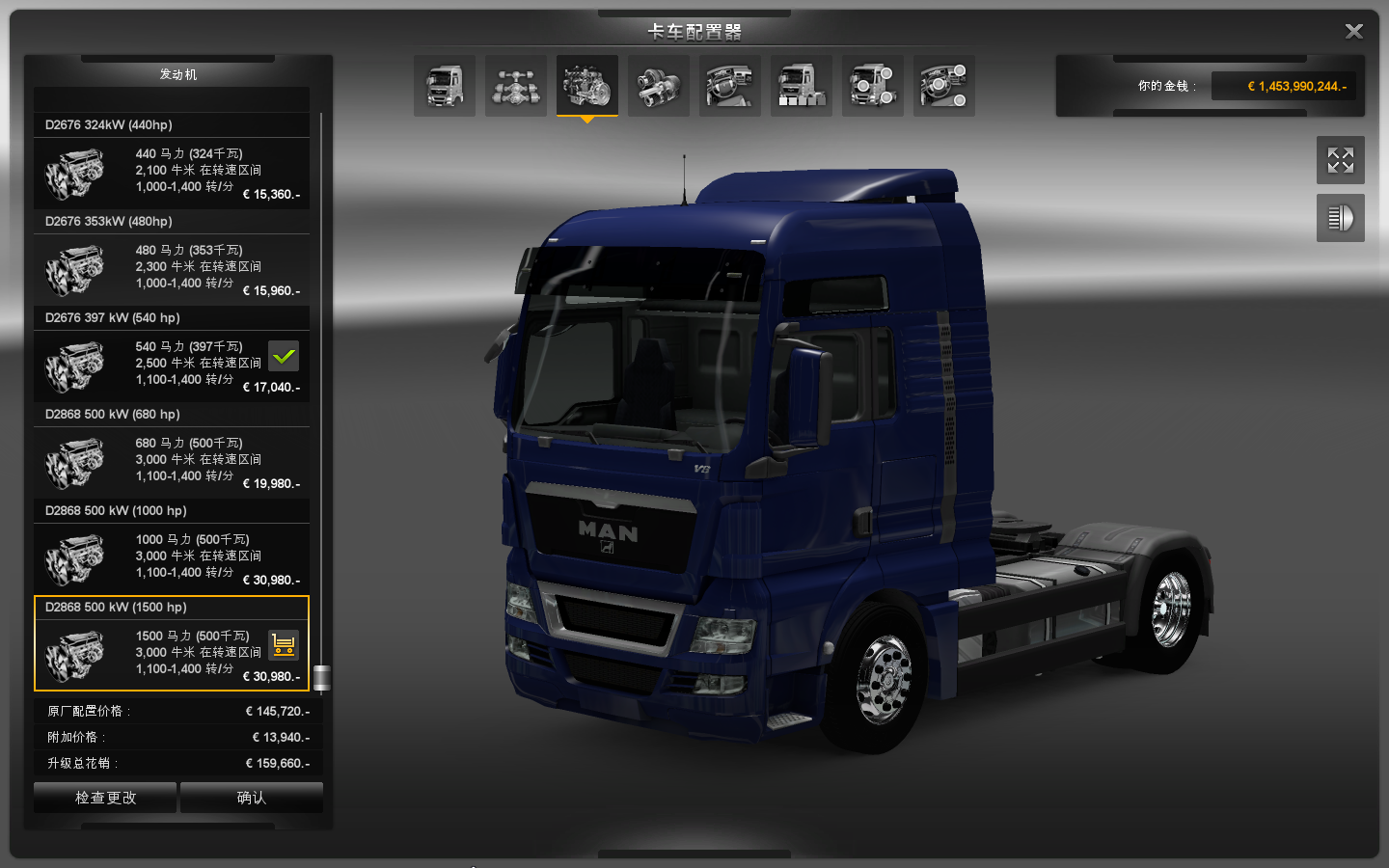Toggle fullscreen truck view

[1341, 160]
